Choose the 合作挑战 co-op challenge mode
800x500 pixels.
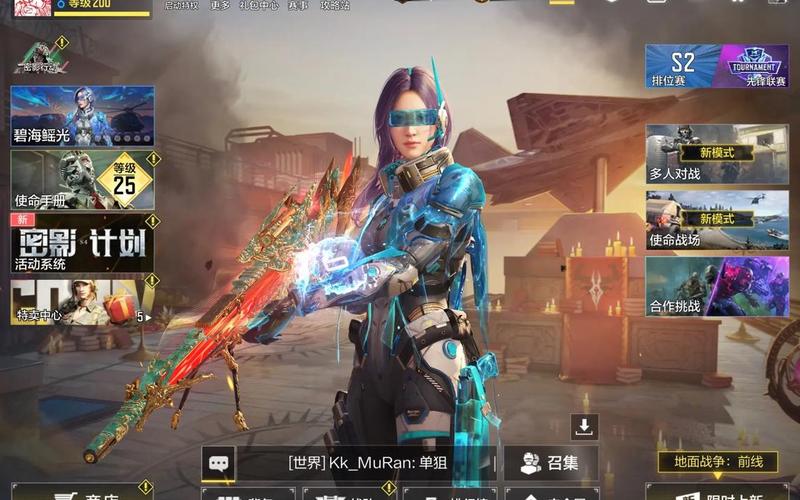point(716,287)
